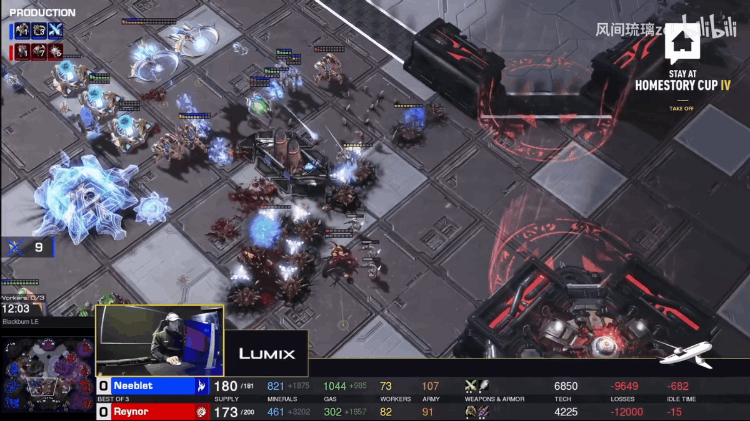Select the blue crossed-blades upgrade production icon
The height and width of the screenshot is (421, 750).
point(55,31)
